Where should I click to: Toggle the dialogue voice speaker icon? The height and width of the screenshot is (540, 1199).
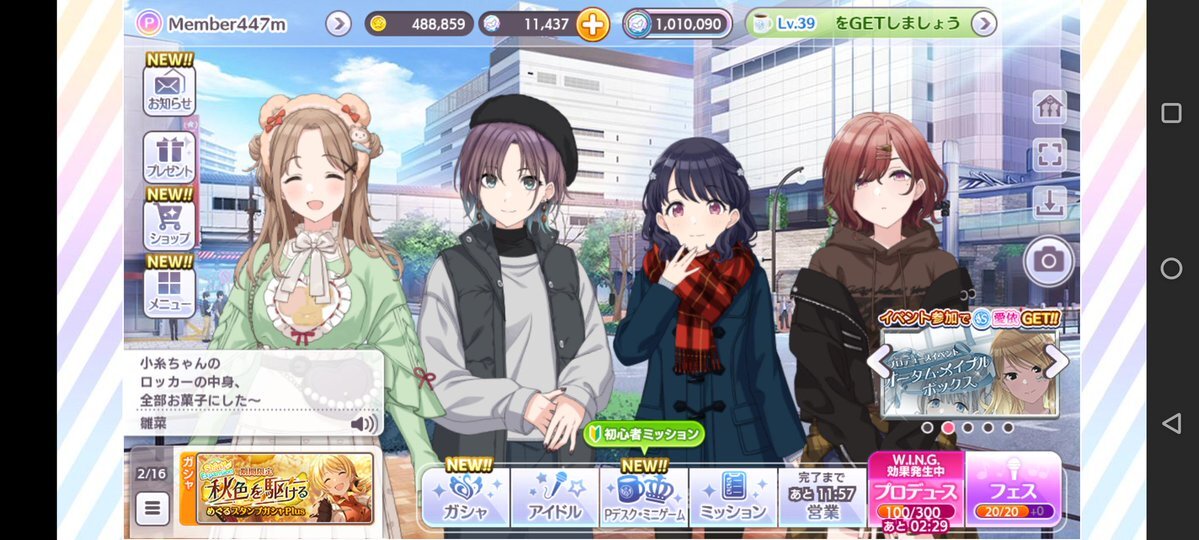[x=364, y=424]
